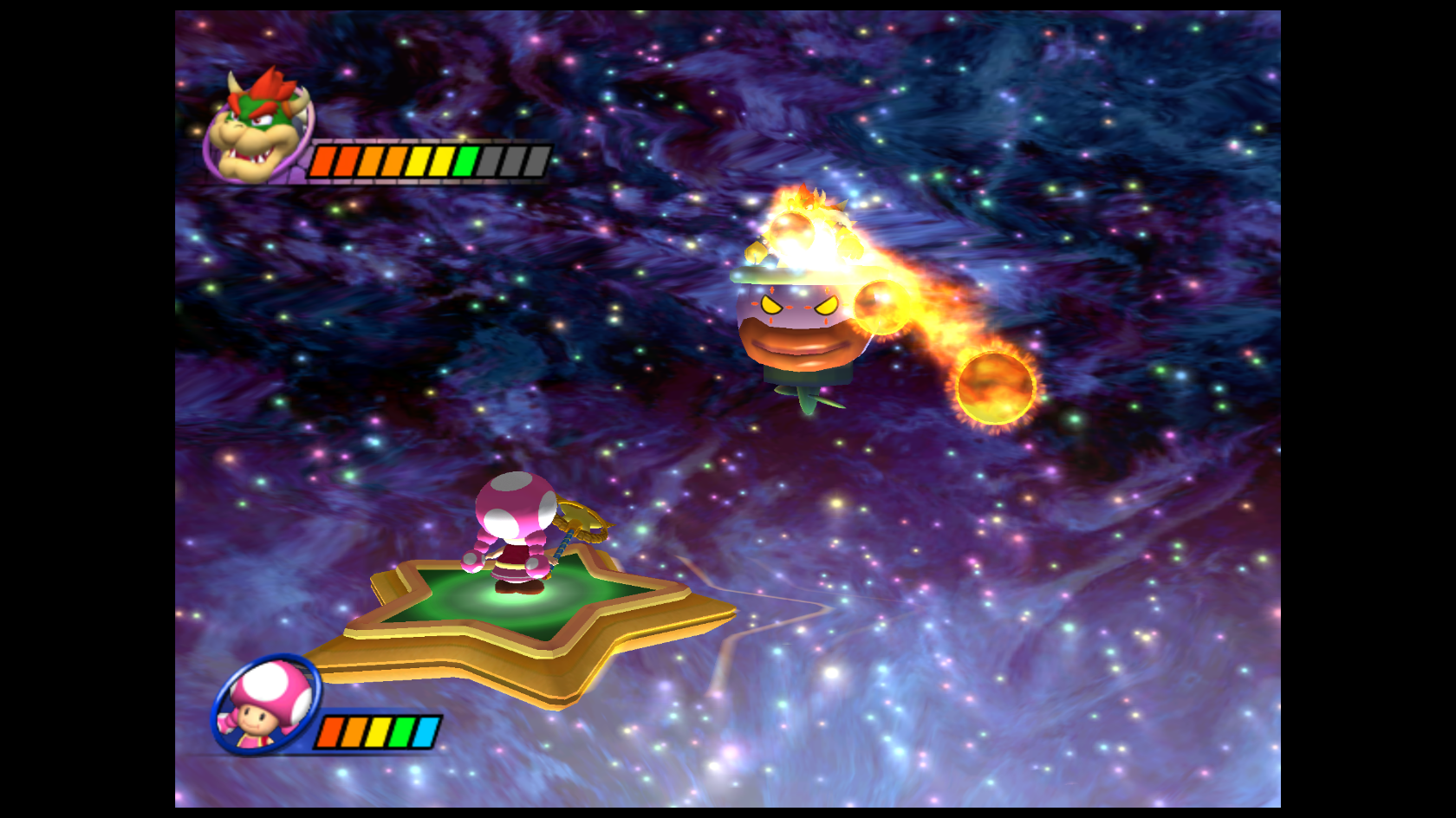Expand Toadette's health meter display

pos(377,730)
